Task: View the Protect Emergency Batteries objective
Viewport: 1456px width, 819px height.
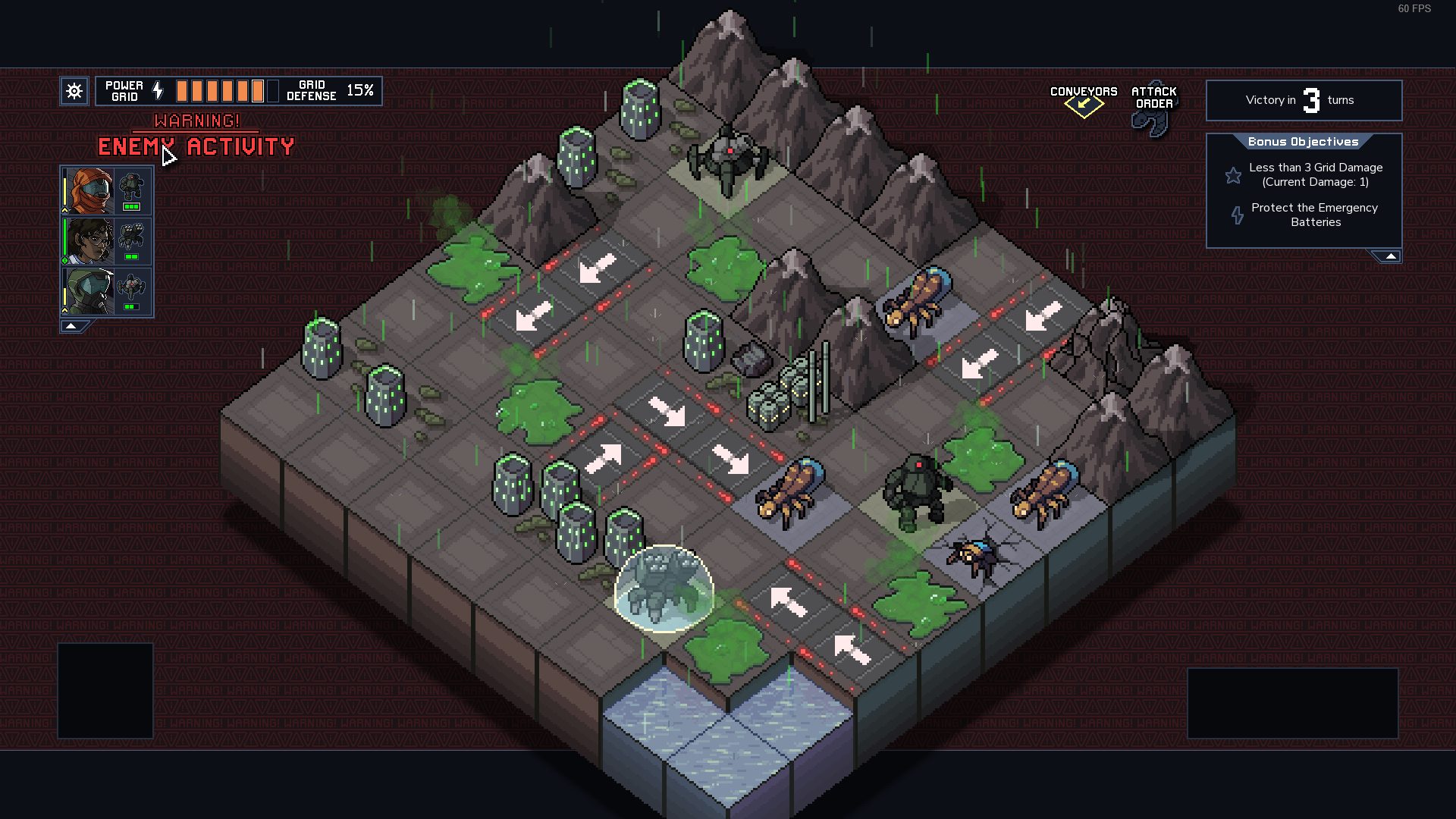Action: click(1314, 215)
